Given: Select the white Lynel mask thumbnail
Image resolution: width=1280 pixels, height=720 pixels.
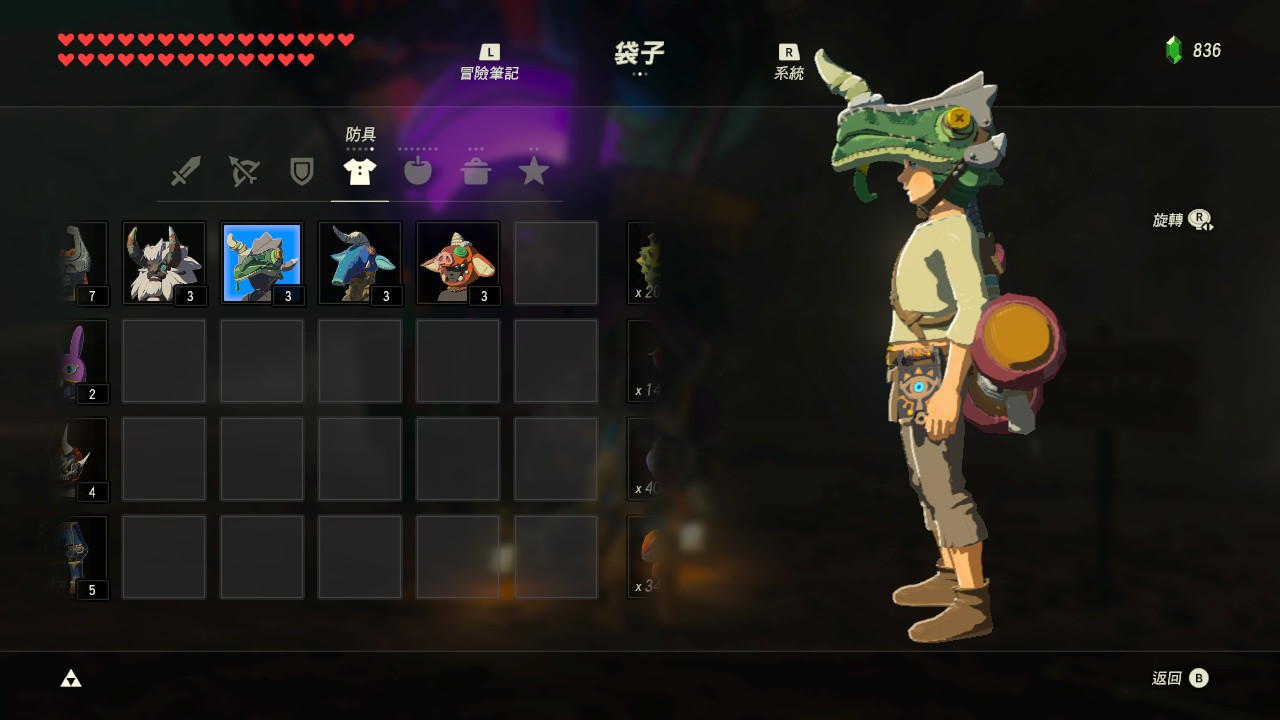Looking at the screenshot, I should coord(163,262).
